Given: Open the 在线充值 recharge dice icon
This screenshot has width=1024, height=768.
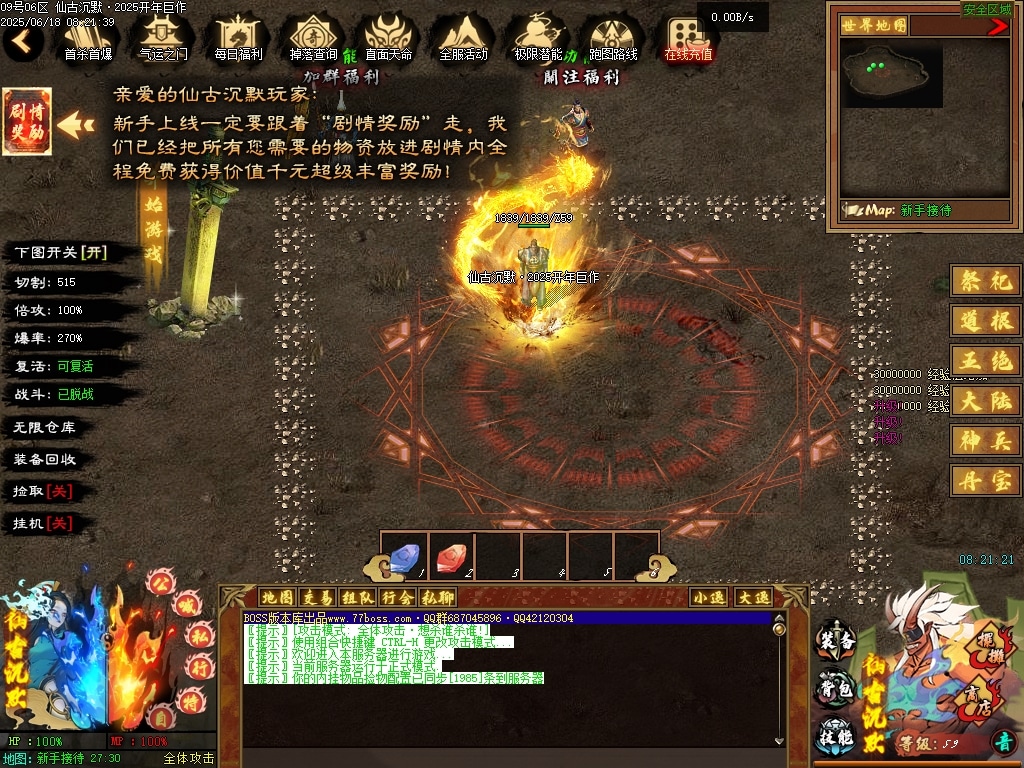Looking at the screenshot, I should click(x=689, y=38).
